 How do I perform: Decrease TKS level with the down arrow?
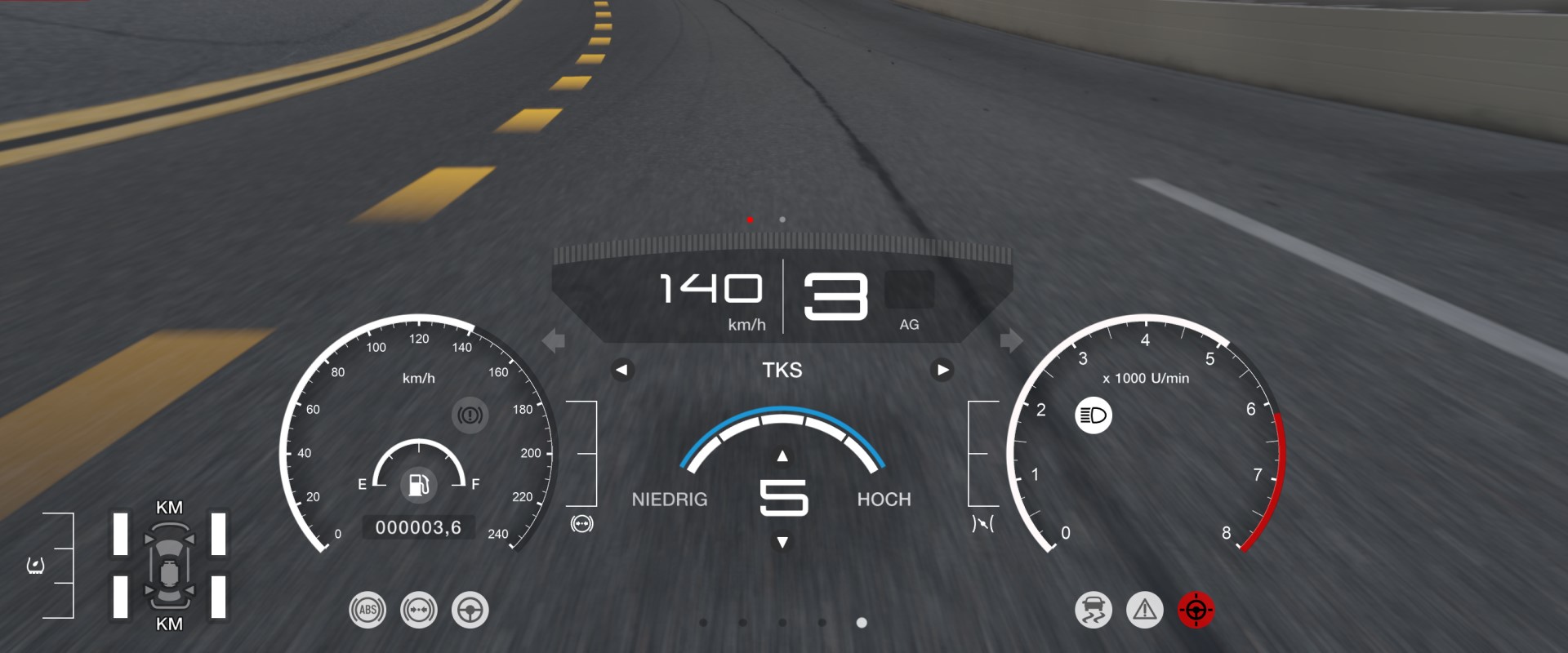[782, 543]
